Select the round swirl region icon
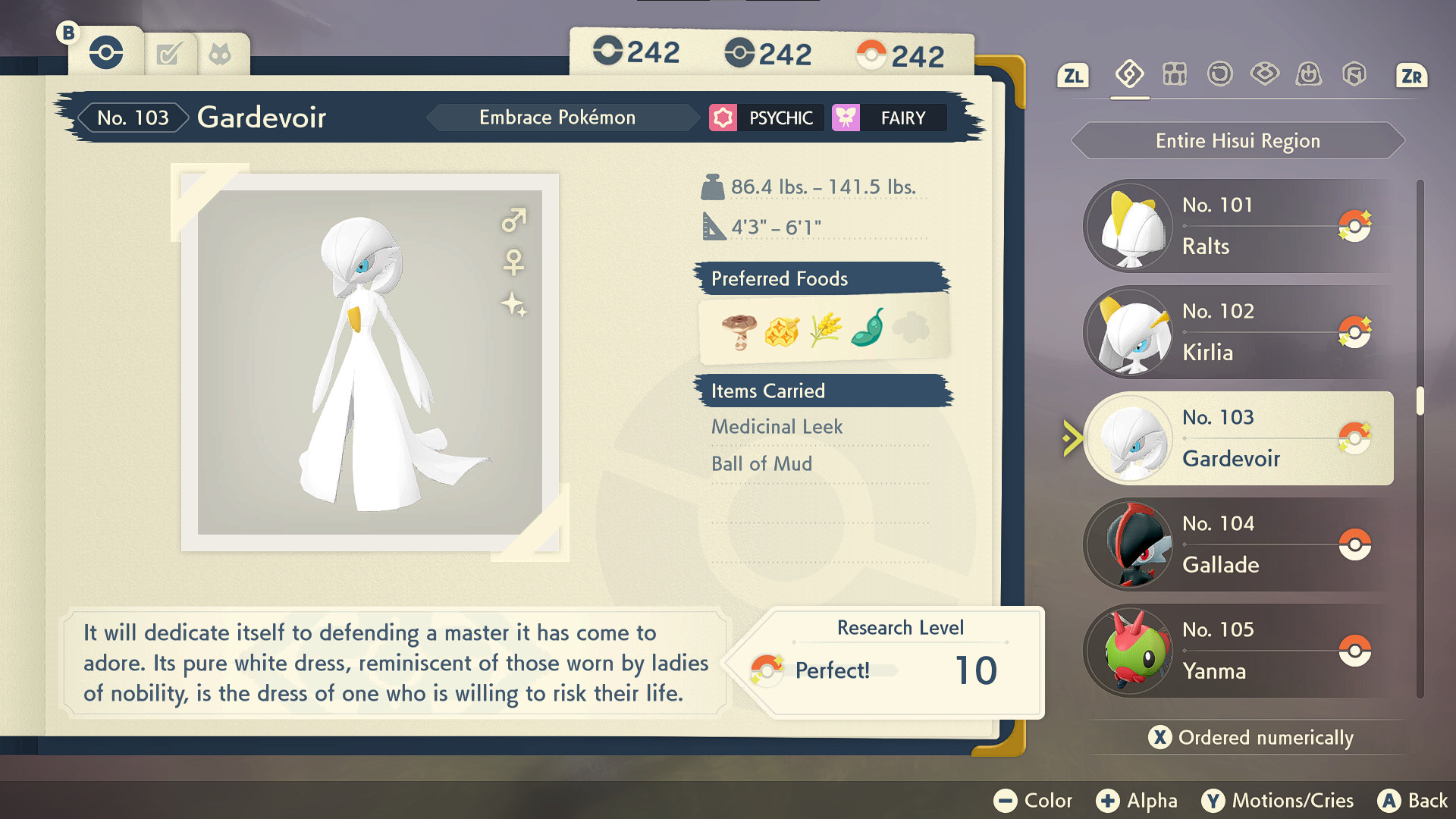The height and width of the screenshot is (819, 1456). click(1220, 74)
